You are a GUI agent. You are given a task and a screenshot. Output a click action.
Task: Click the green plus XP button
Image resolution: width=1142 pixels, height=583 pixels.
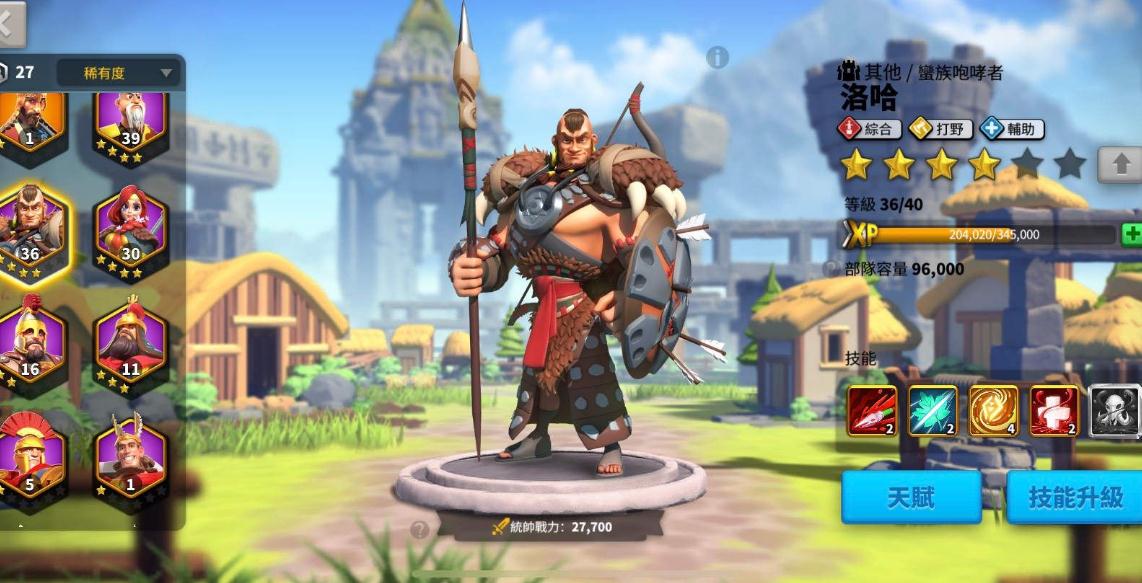(1131, 235)
